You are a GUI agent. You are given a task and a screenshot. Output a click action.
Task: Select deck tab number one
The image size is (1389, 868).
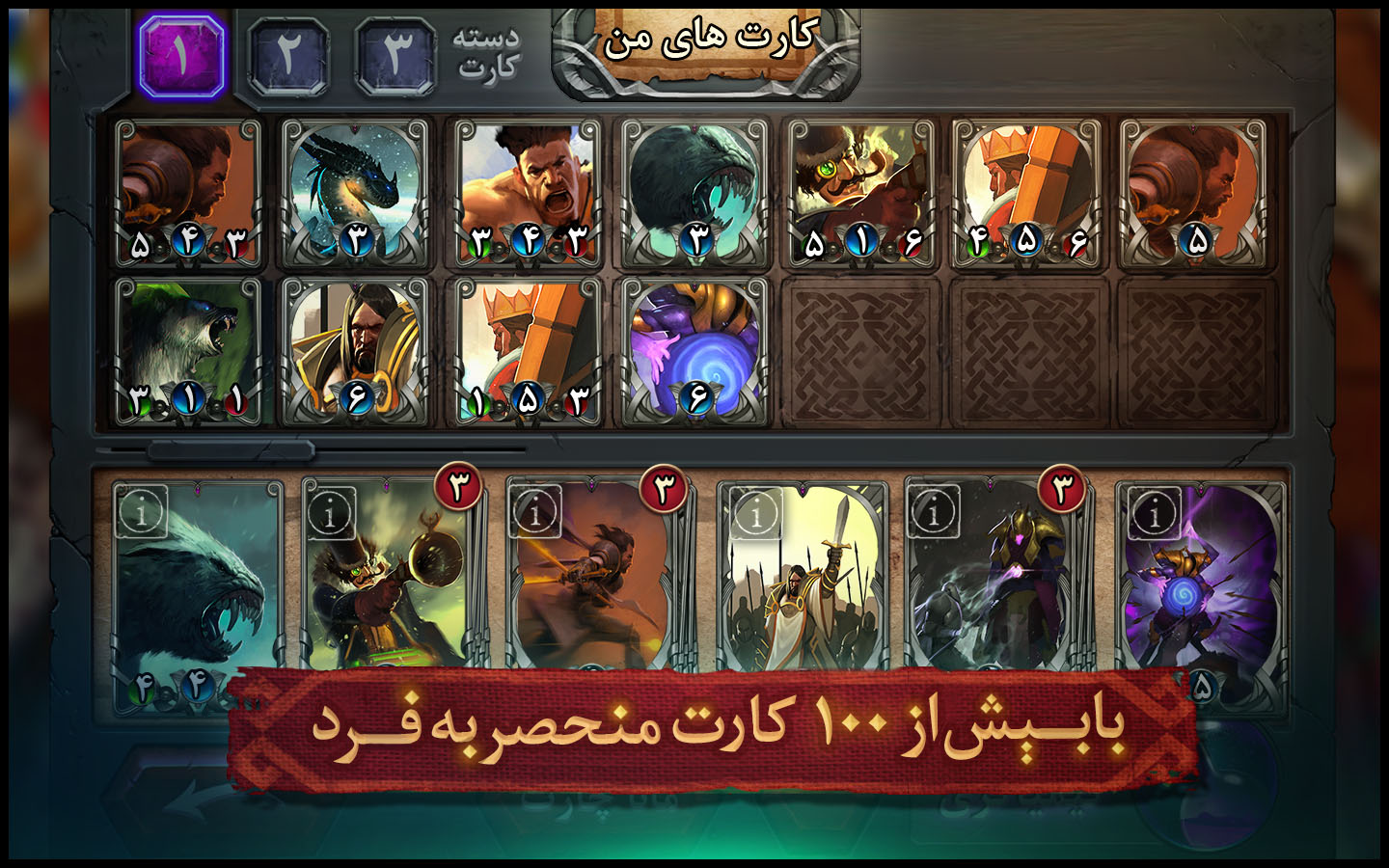tap(181, 56)
